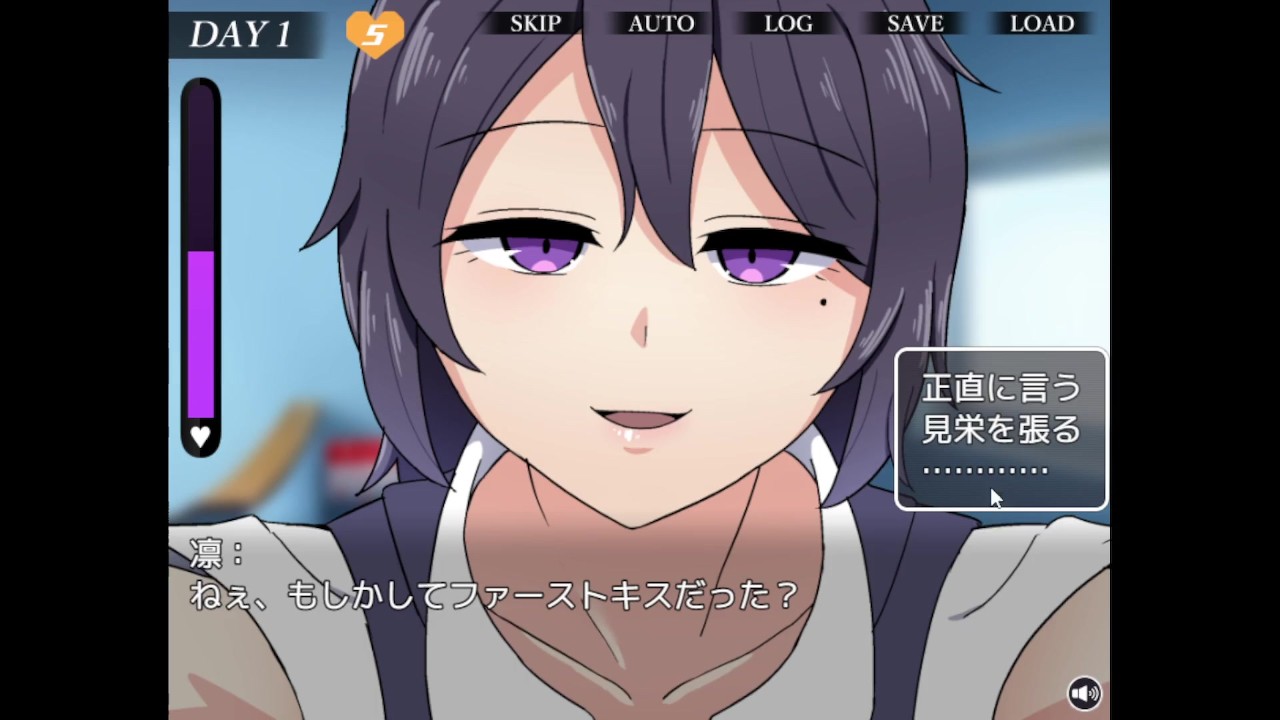The width and height of the screenshot is (1280, 720).
Task: Open the dialogue LOG
Action: point(788,24)
